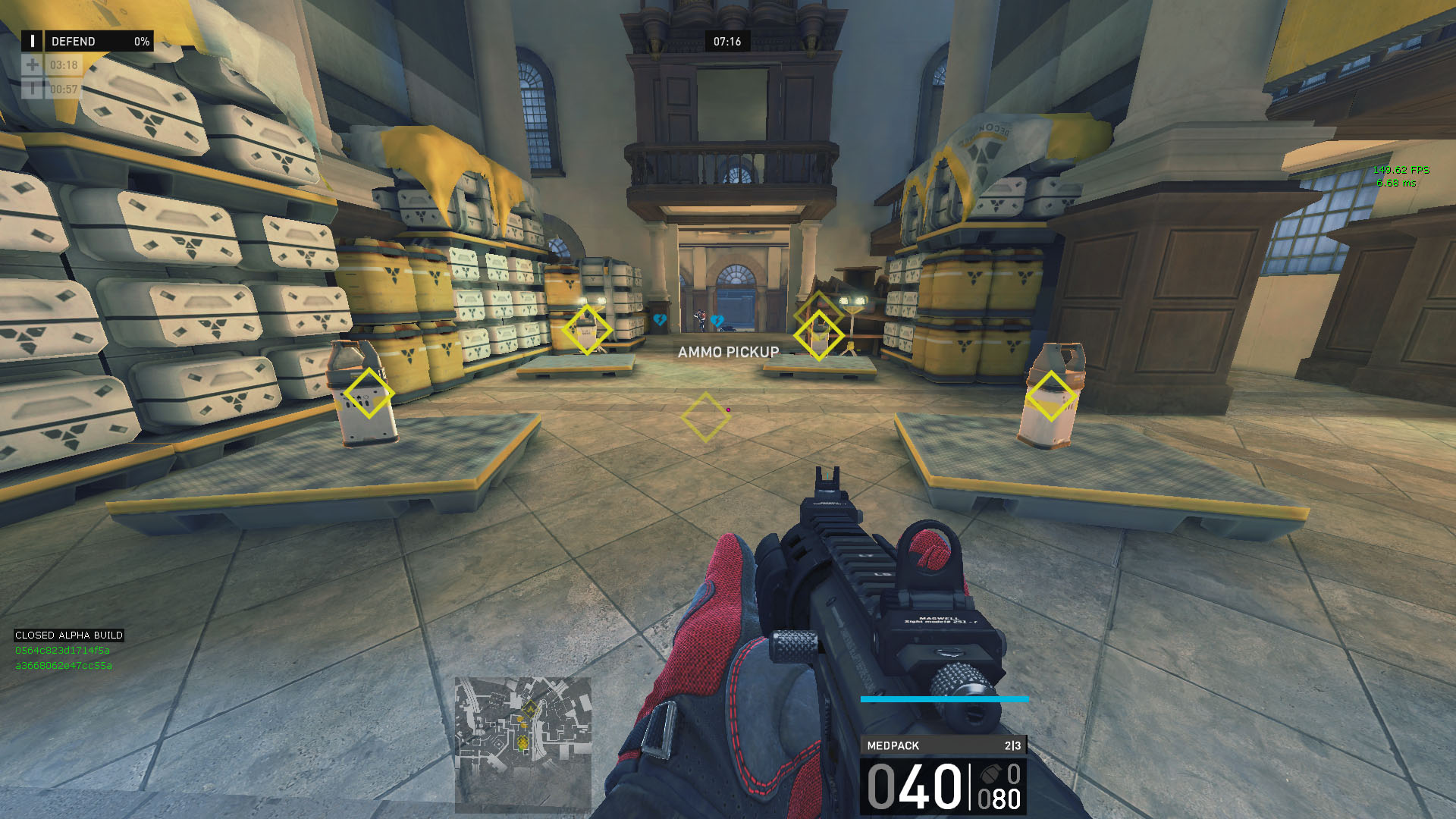The width and height of the screenshot is (1456, 819).
Task: Click the plus-icon objective row showing 03:18
Action: pyautogui.click(x=51, y=65)
